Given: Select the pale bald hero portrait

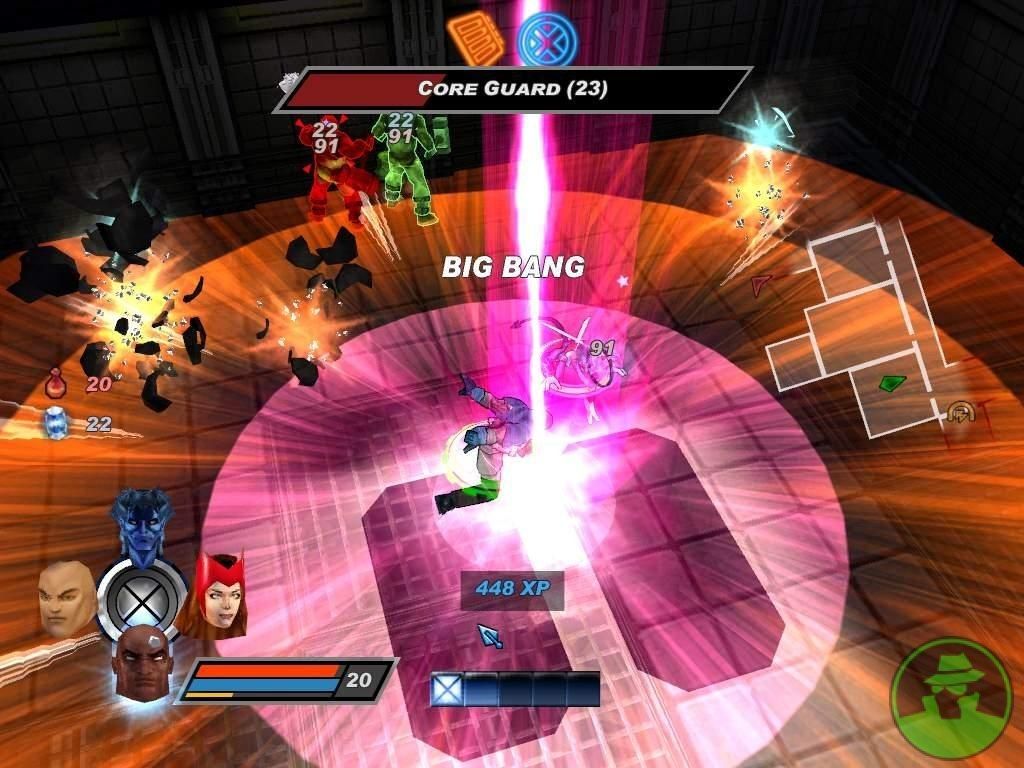Looking at the screenshot, I should click(67, 597).
